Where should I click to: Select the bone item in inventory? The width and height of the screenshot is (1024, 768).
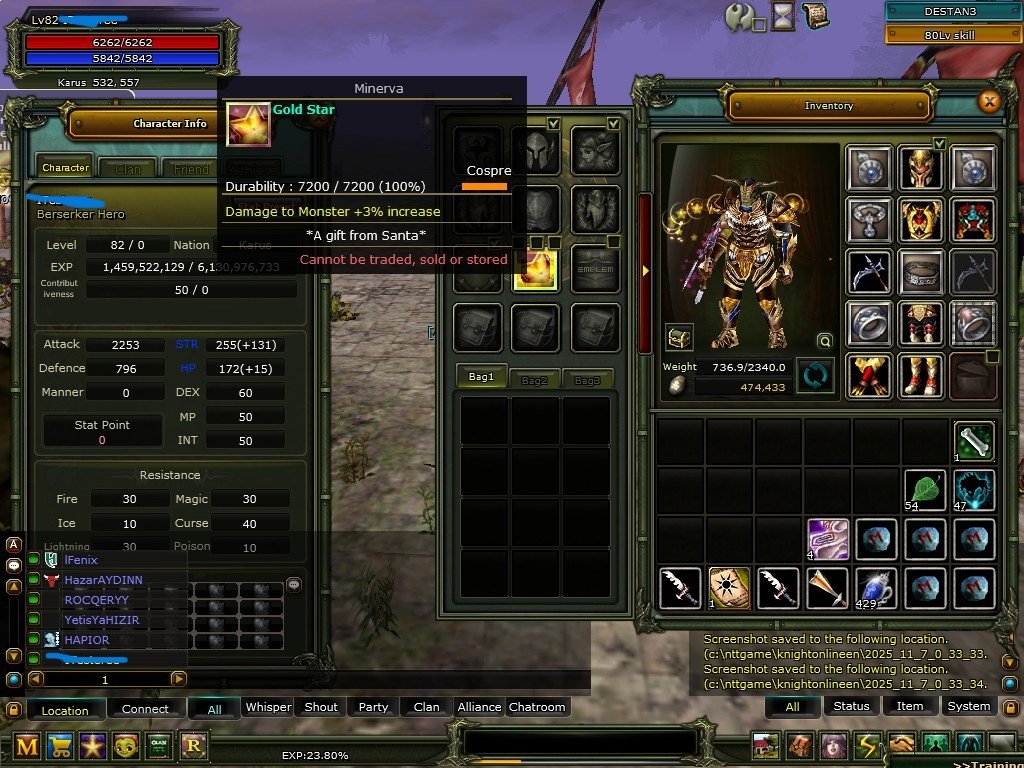coord(973,441)
